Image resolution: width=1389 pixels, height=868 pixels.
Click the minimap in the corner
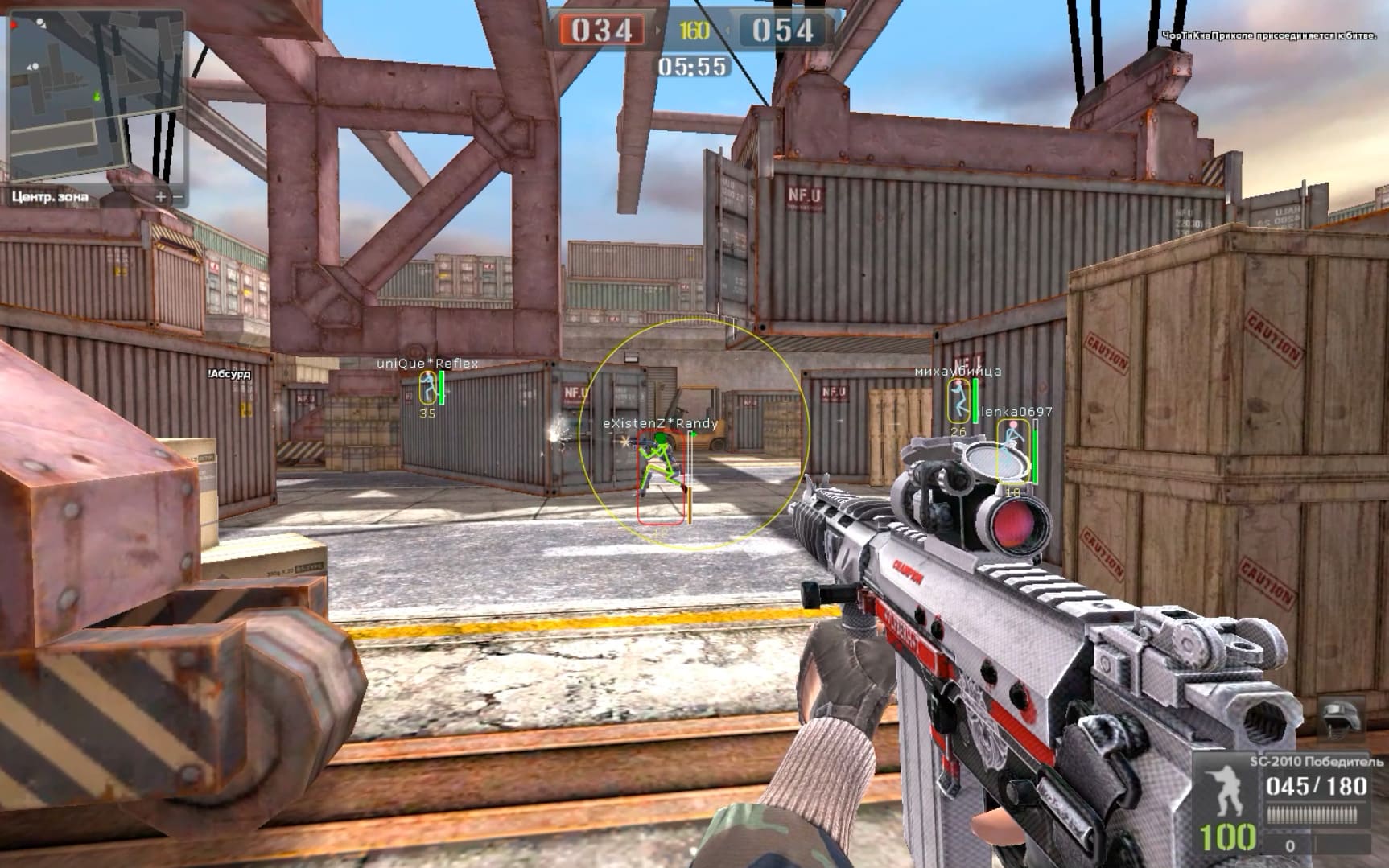point(96,97)
